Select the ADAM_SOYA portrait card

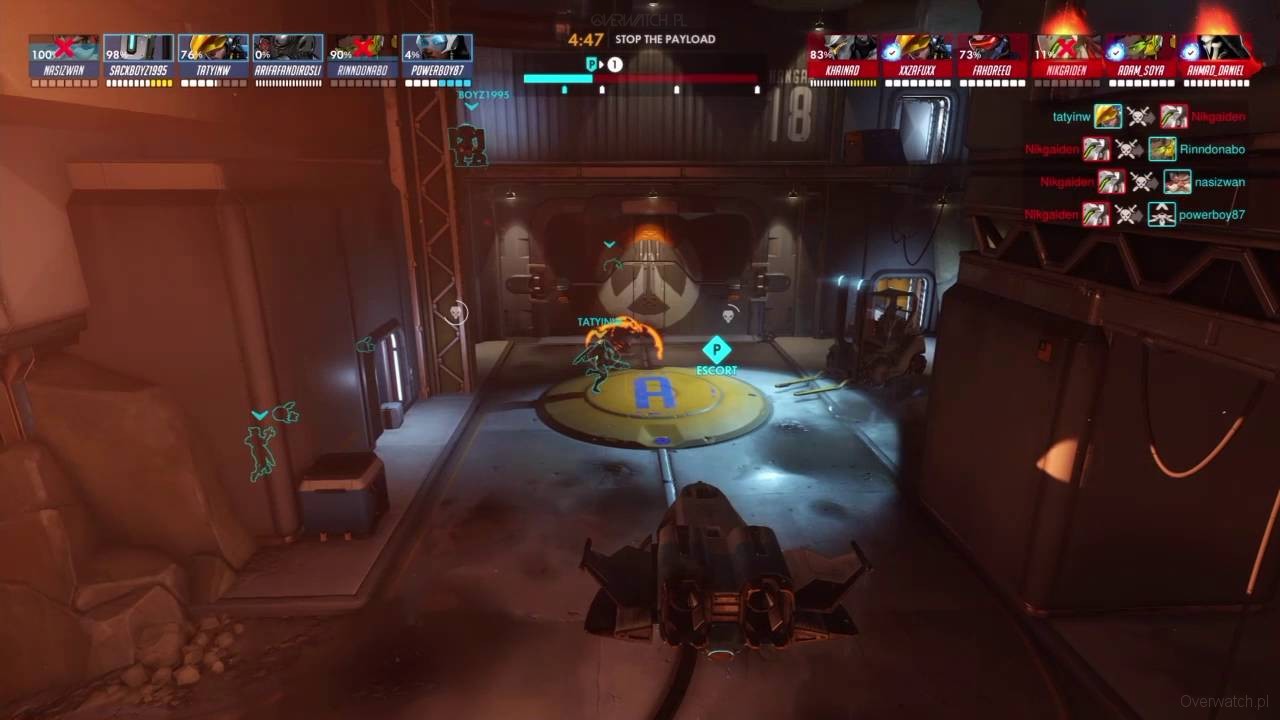(x=1142, y=56)
